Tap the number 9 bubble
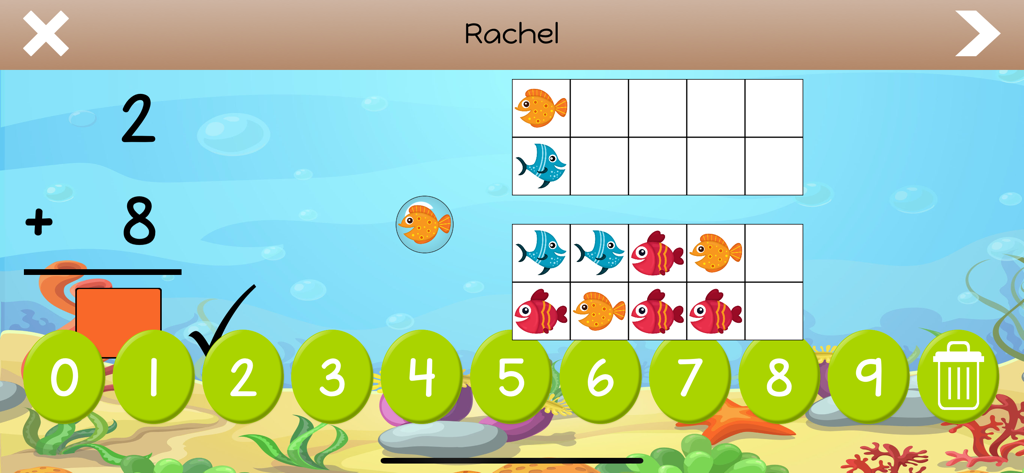Image resolution: width=1024 pixels, height=473 pixels. (x=868, y=379)
